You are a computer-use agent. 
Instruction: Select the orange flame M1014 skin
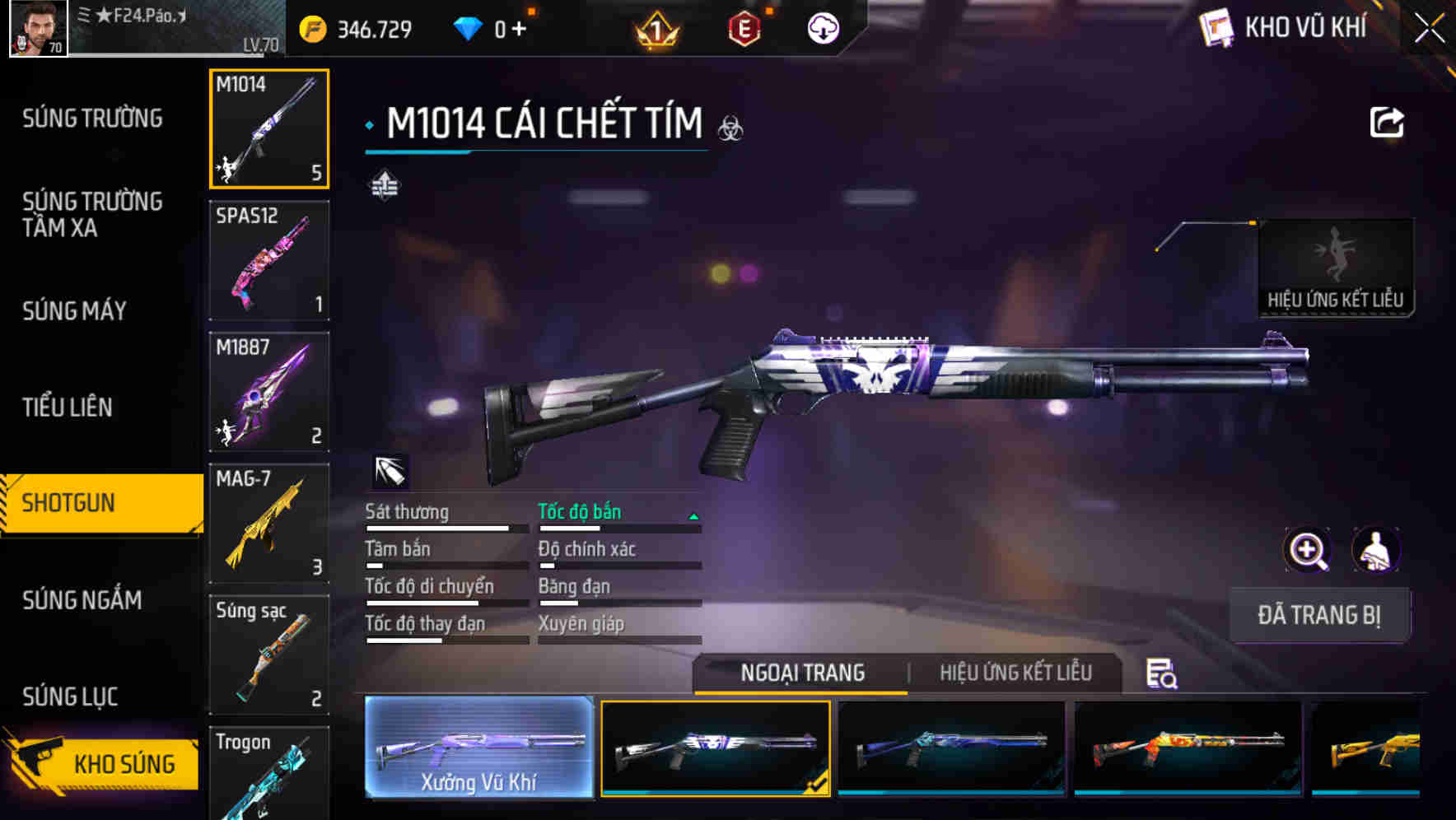1188,748
